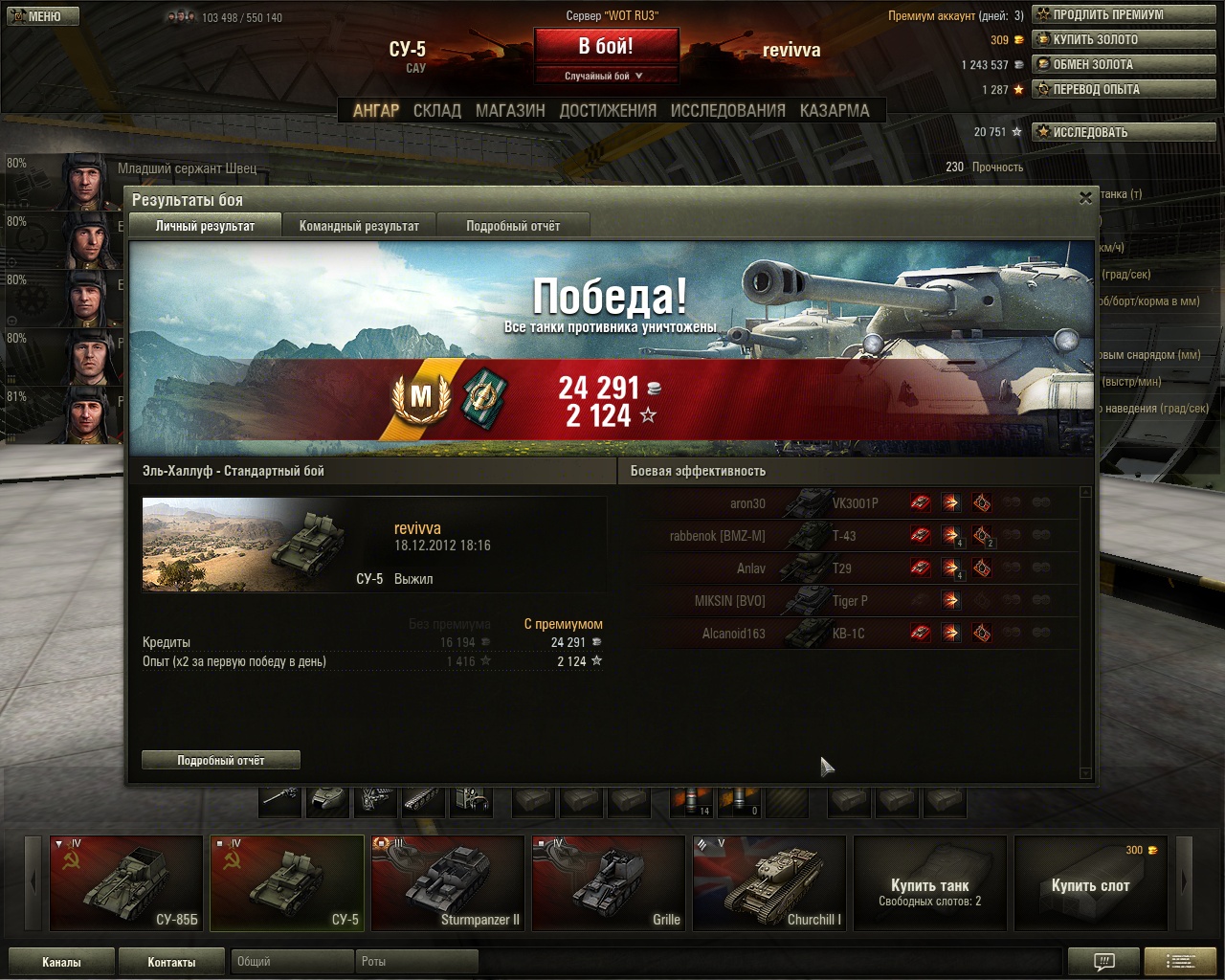This screenshot has height=980, width=1225.
Task: Click Купить золото button
Action: click(x=1123, y=40)
